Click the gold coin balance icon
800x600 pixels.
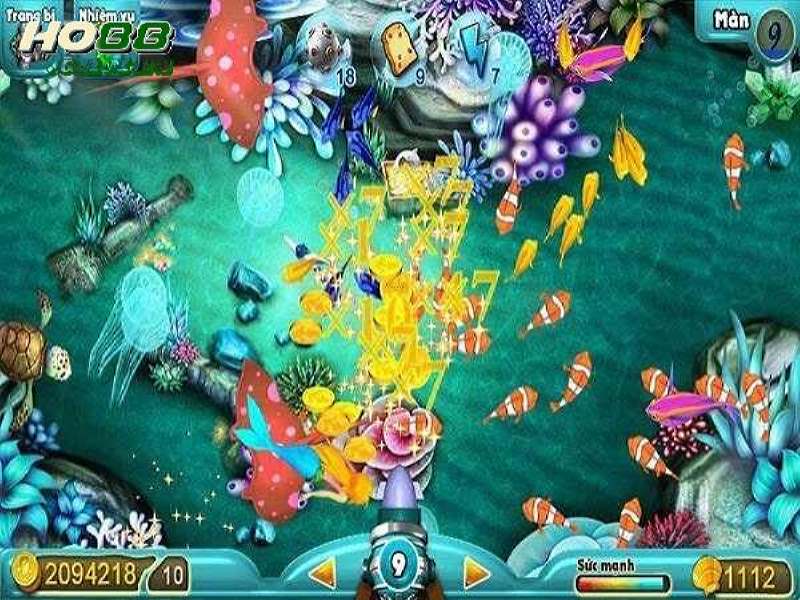tap(26, 574)
